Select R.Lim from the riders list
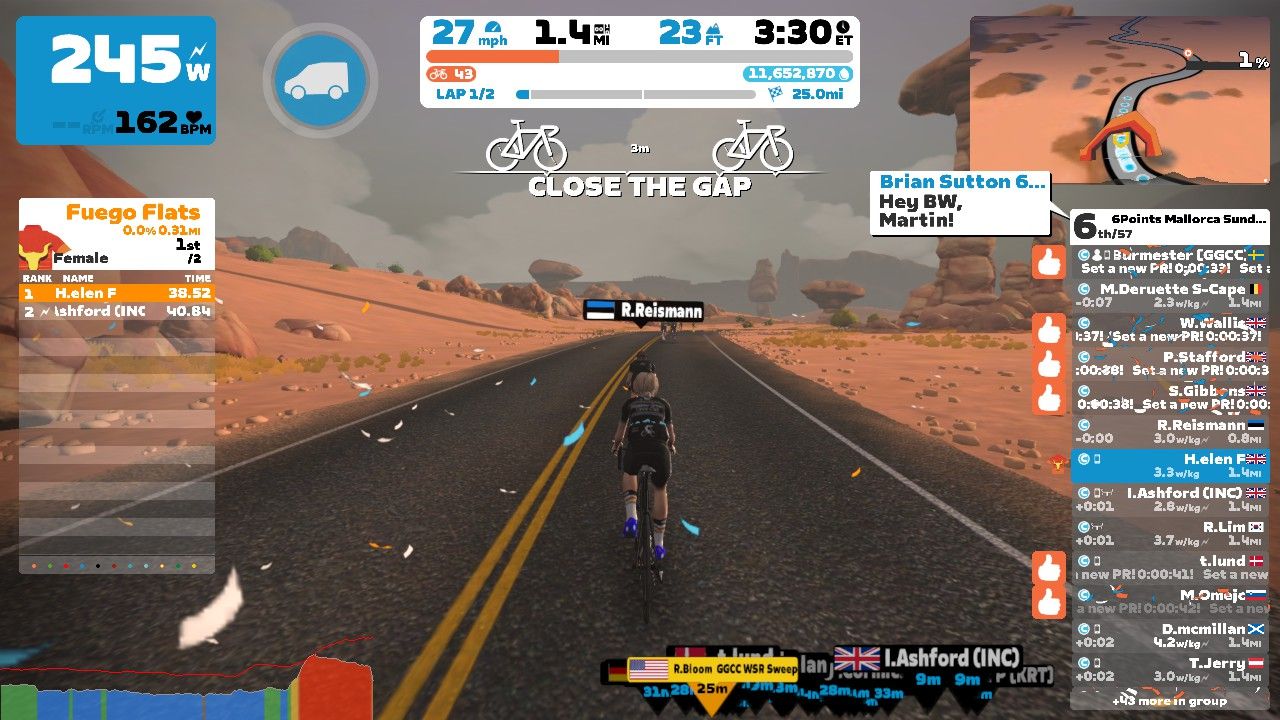This screenshot has width=1280, height=720. click(x=1170, y=533)
